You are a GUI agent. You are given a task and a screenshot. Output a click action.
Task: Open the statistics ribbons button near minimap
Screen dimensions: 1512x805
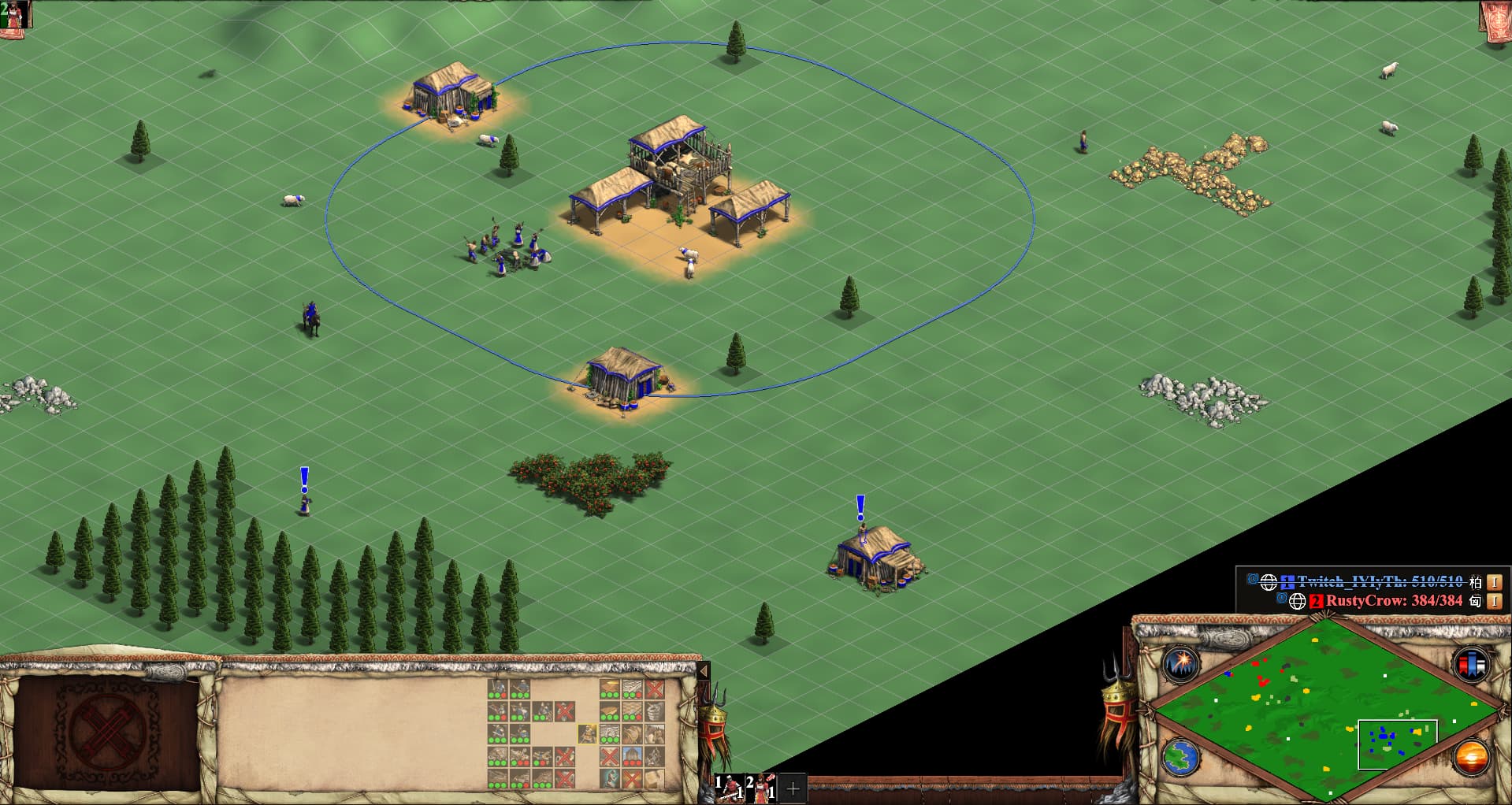pos(1470,664)
